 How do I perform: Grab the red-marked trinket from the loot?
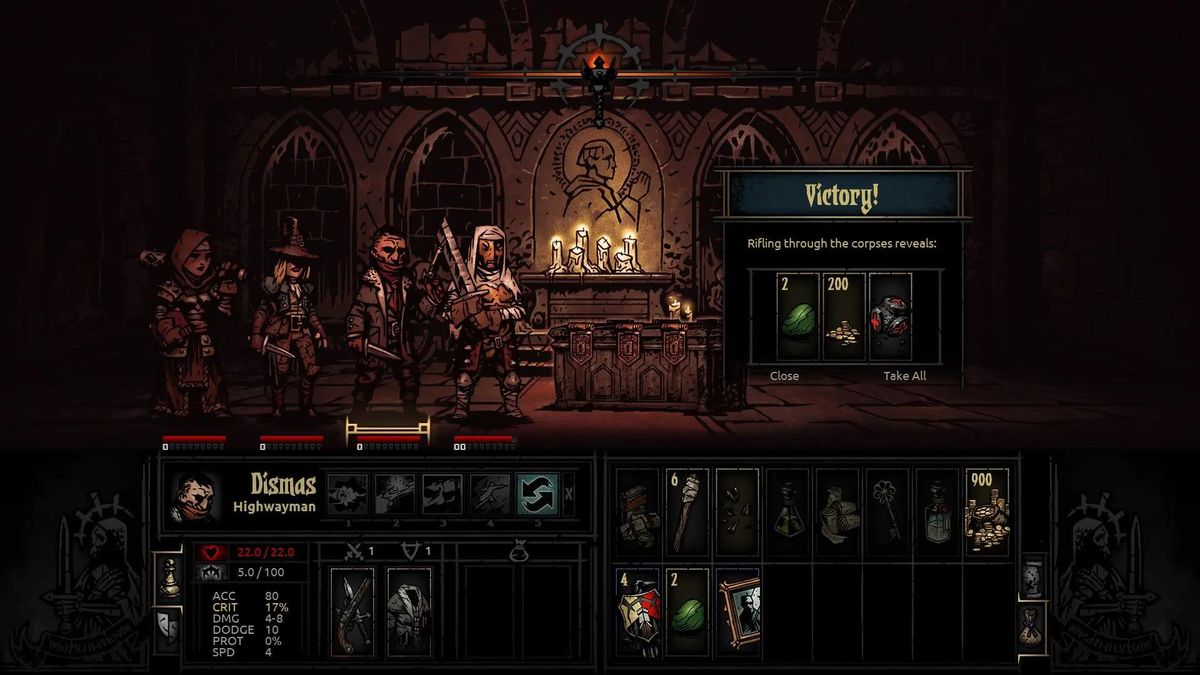click(x=890, y=315)
